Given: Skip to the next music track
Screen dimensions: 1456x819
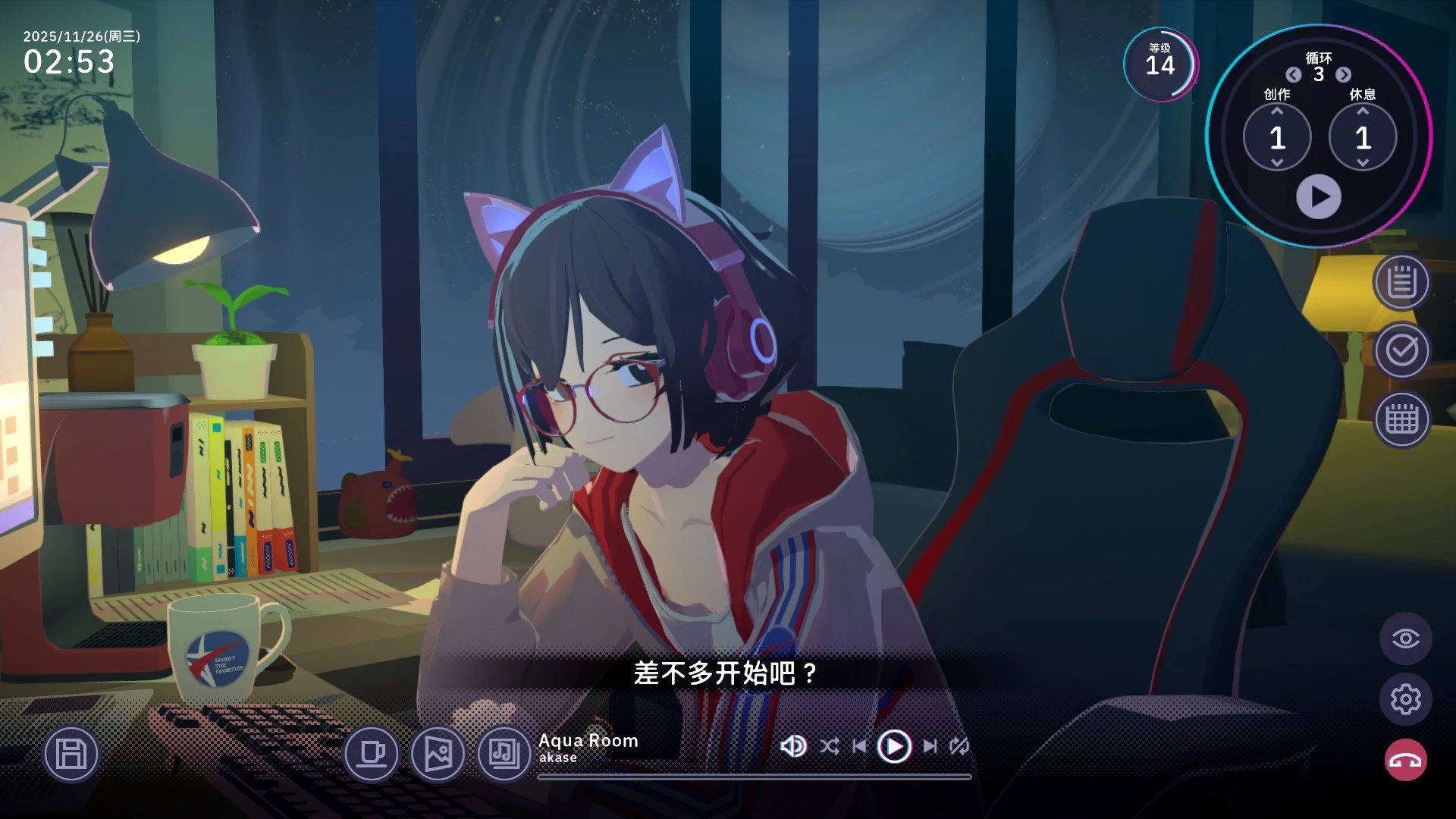Looking at the screenshot, I should click(930, 747).
